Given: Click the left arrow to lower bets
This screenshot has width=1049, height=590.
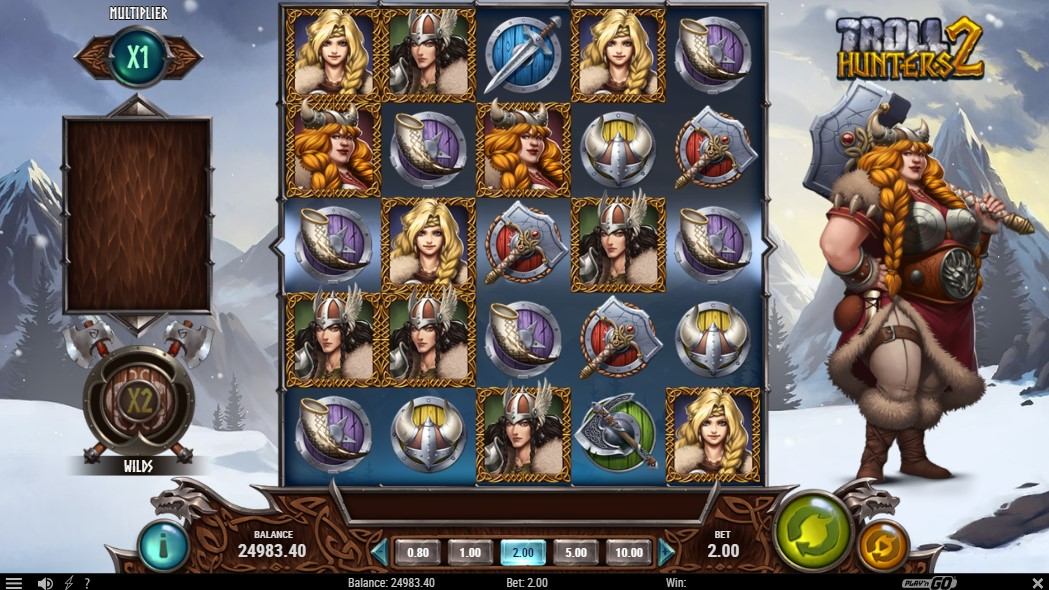Looking at the screenshot, I should coord(379,552).
